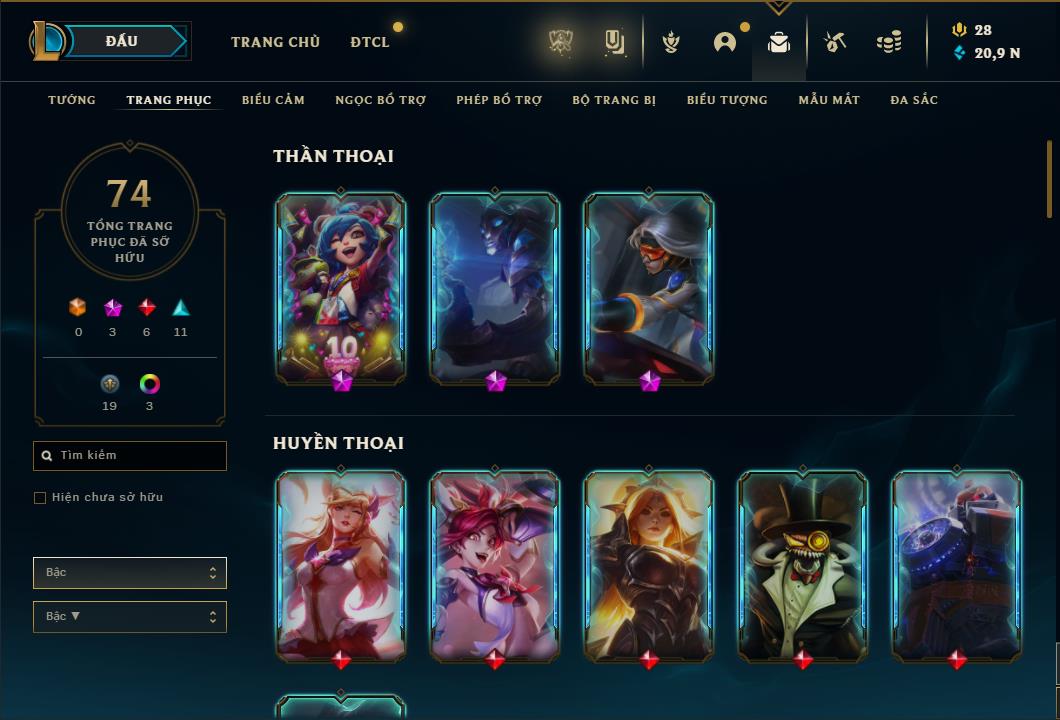Open the hammer crafting icon
Viewport: 1060px width, 720px height.
[834, 42]
